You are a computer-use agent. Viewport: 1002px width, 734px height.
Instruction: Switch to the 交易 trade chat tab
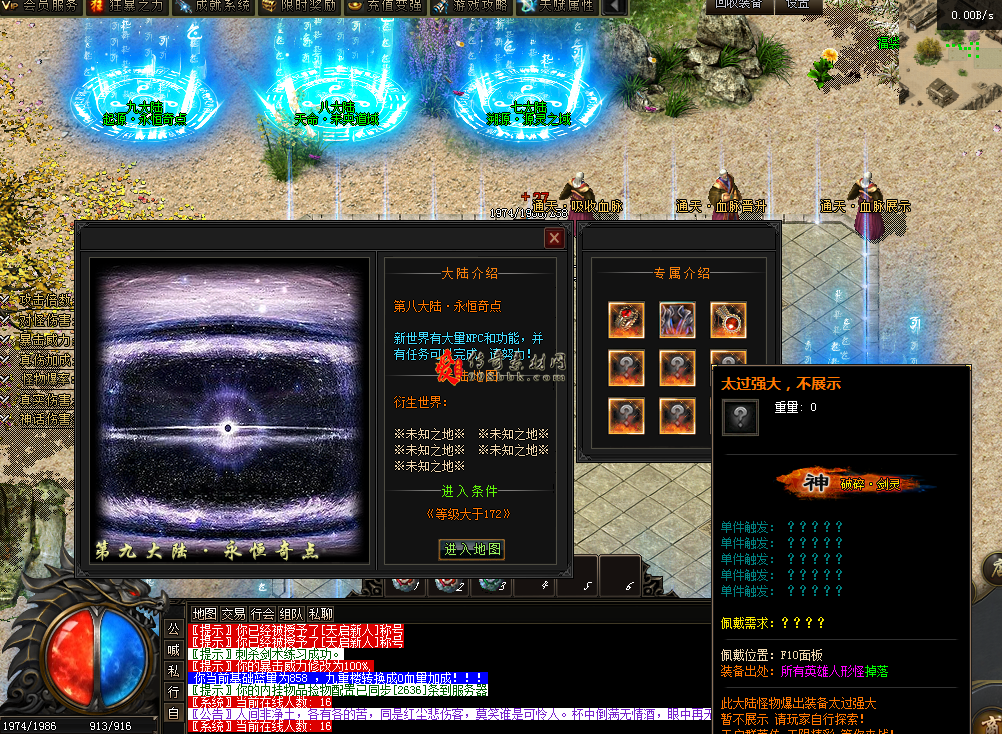click(x=233, y=613)
